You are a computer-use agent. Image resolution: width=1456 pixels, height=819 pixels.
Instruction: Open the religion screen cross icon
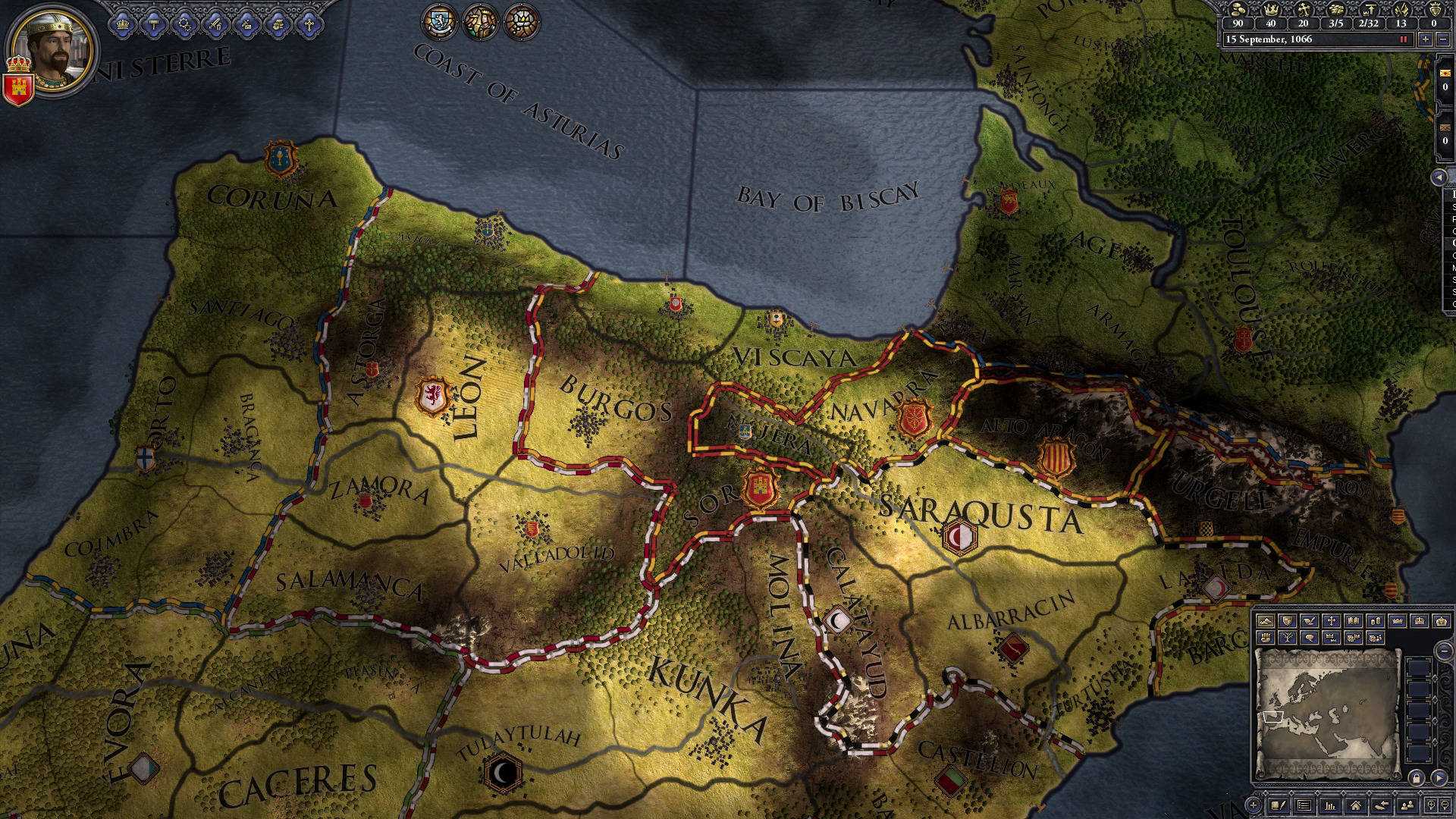point(309,24)
